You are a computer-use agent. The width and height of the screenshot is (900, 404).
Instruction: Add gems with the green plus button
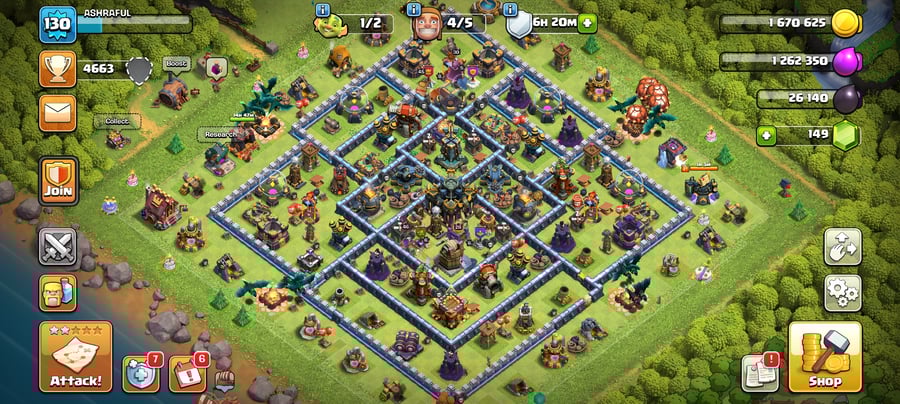tap(767, 135)
